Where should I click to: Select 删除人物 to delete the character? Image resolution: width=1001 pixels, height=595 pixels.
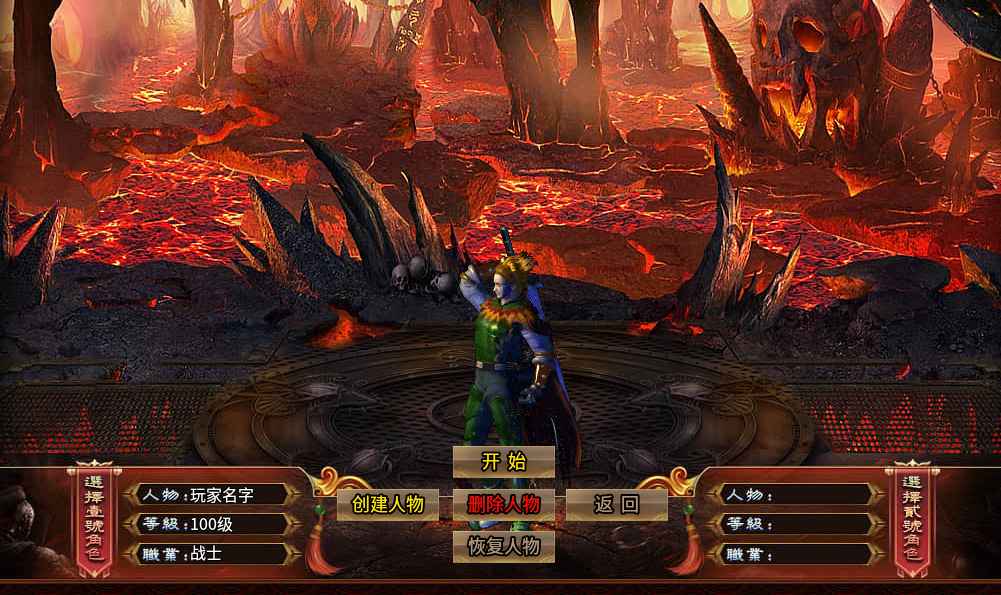[x=503, y=504]
